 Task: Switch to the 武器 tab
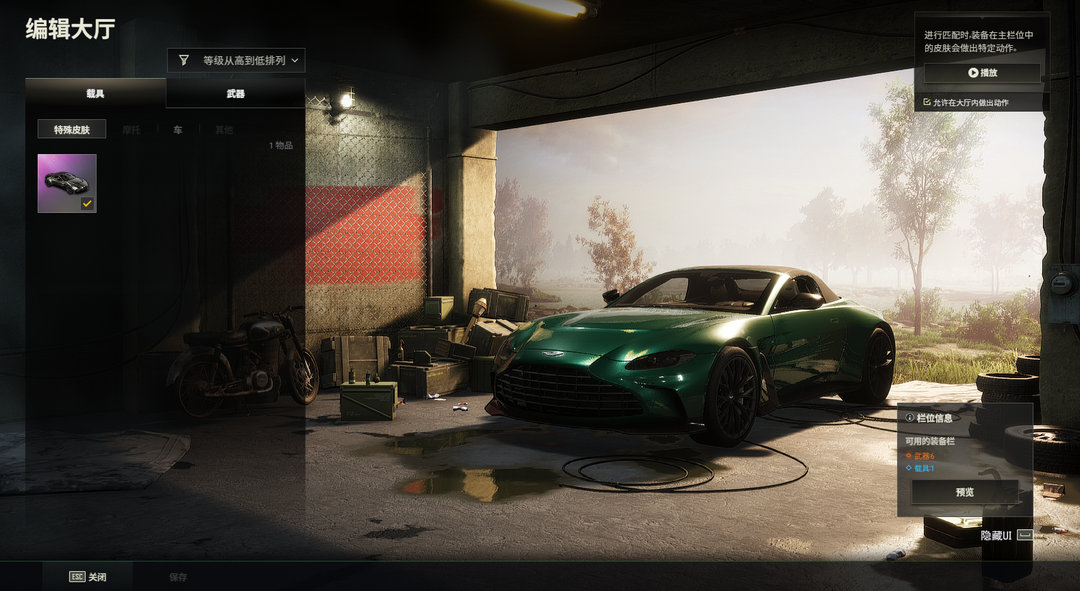click(x=235, y=93)
